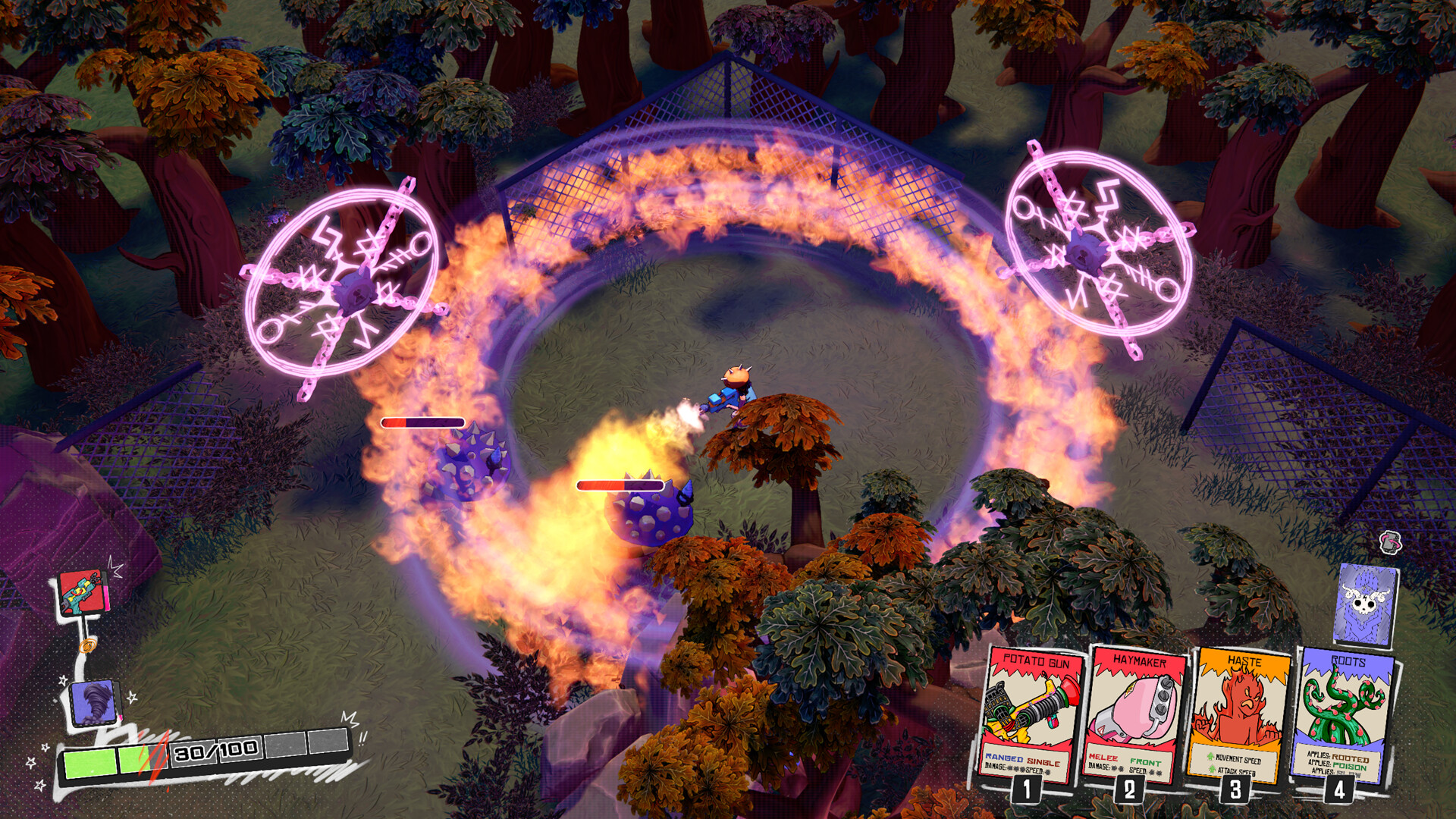Click the hotkey 1 badge under the Potato Gun card
The height and width of the screenshot is (819, 1456).
(1027, 791)
